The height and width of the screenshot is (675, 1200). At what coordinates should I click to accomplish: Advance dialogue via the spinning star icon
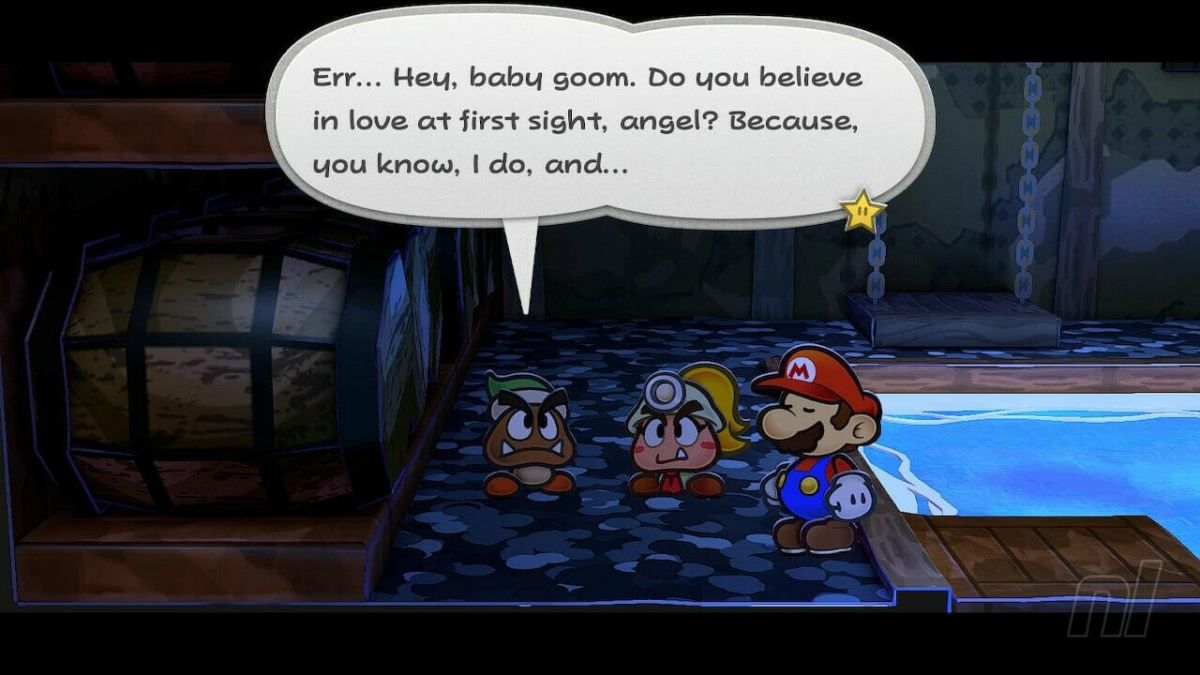coord(862,210)
